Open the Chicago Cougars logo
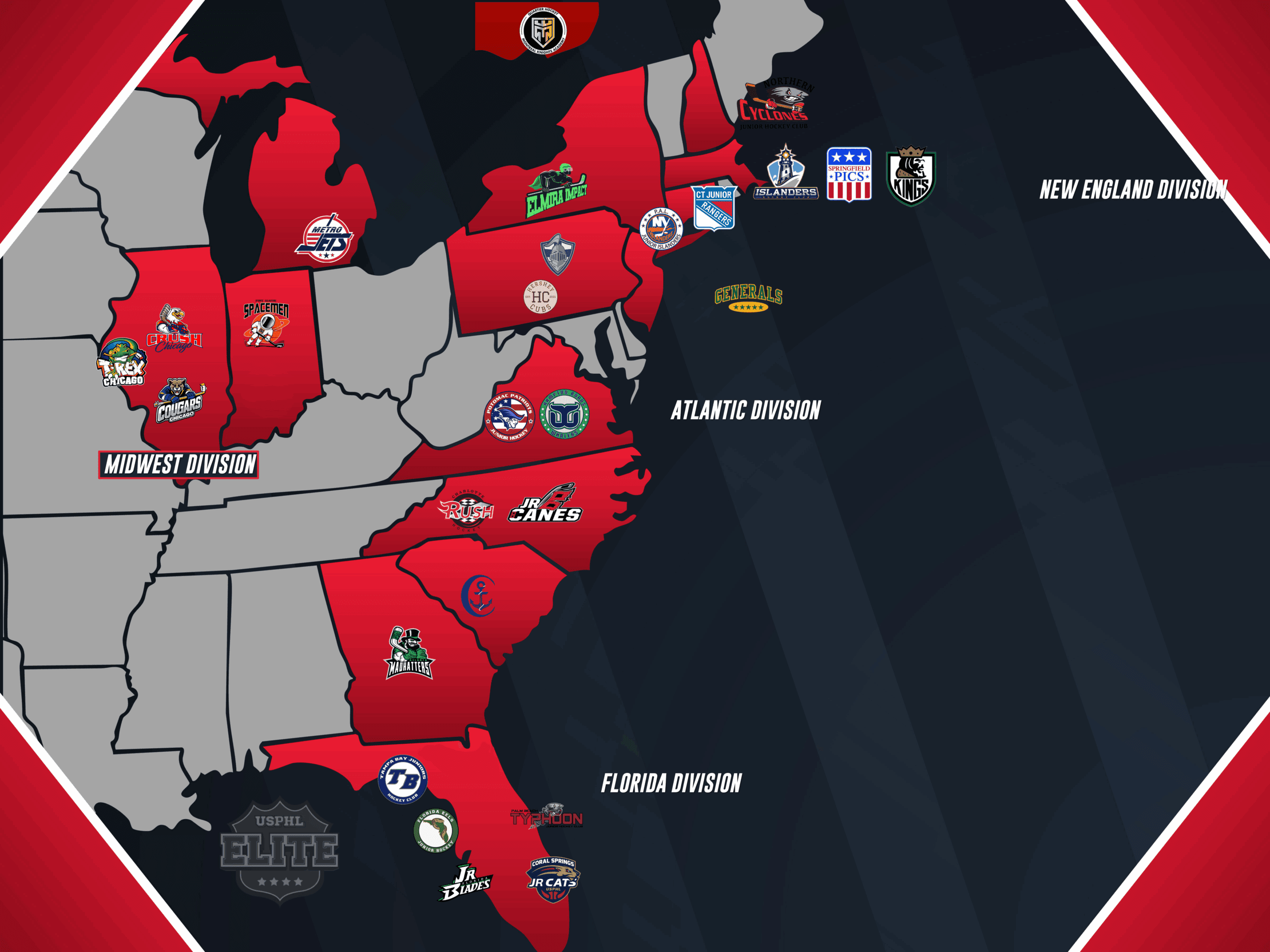 [x=180, y=401]
